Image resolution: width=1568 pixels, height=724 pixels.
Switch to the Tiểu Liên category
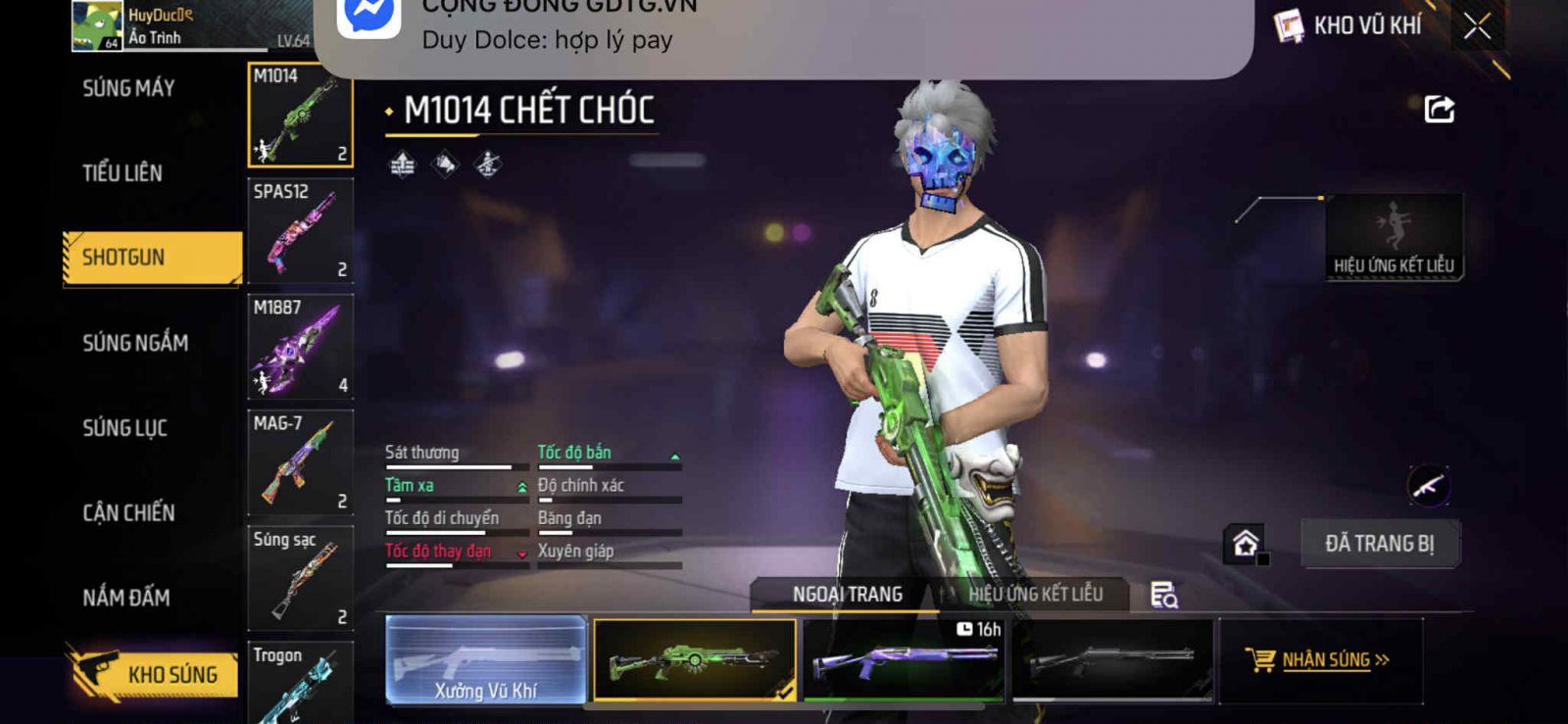122,173
